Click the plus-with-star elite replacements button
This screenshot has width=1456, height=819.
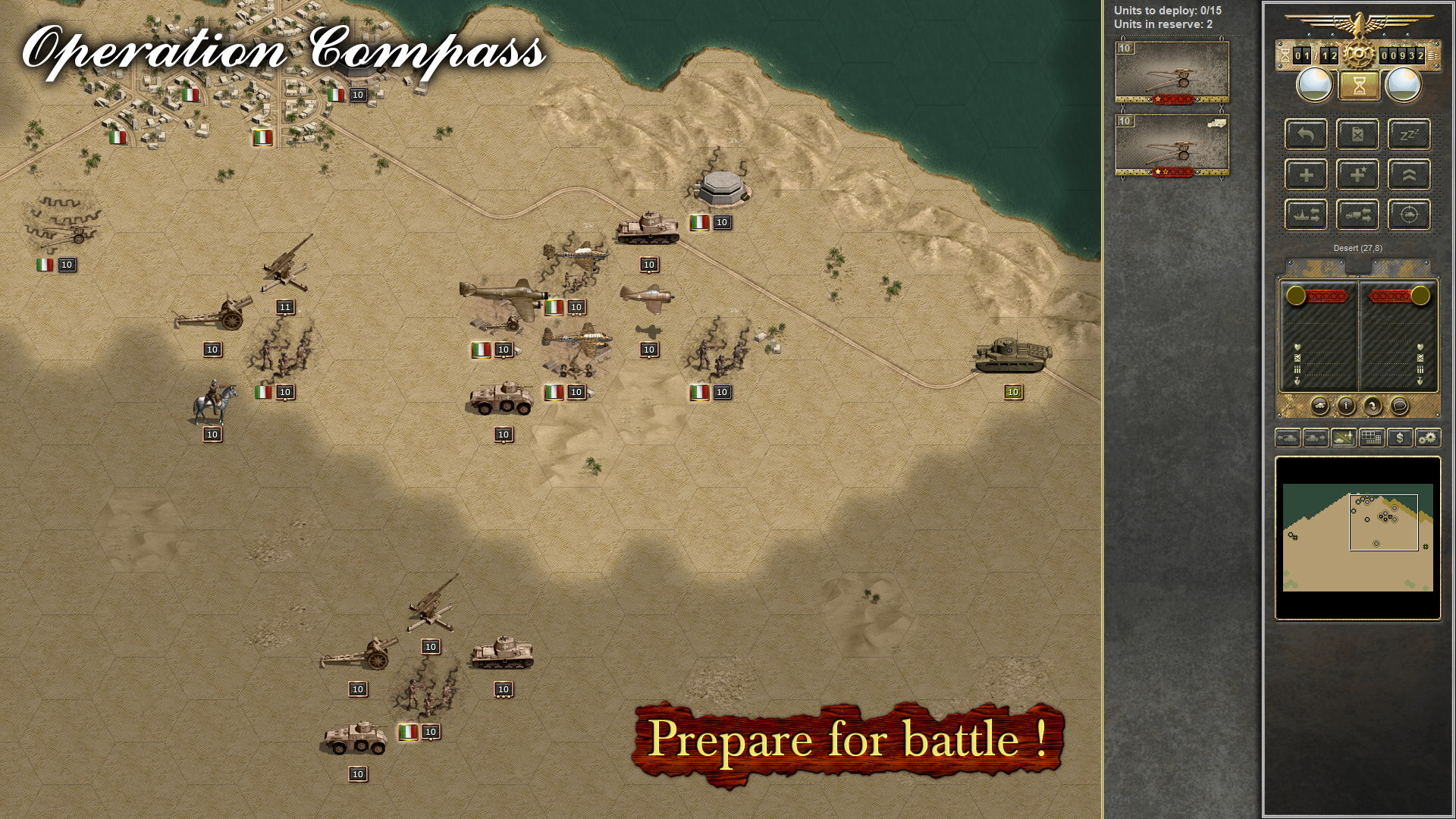[x=1357, y=175]
